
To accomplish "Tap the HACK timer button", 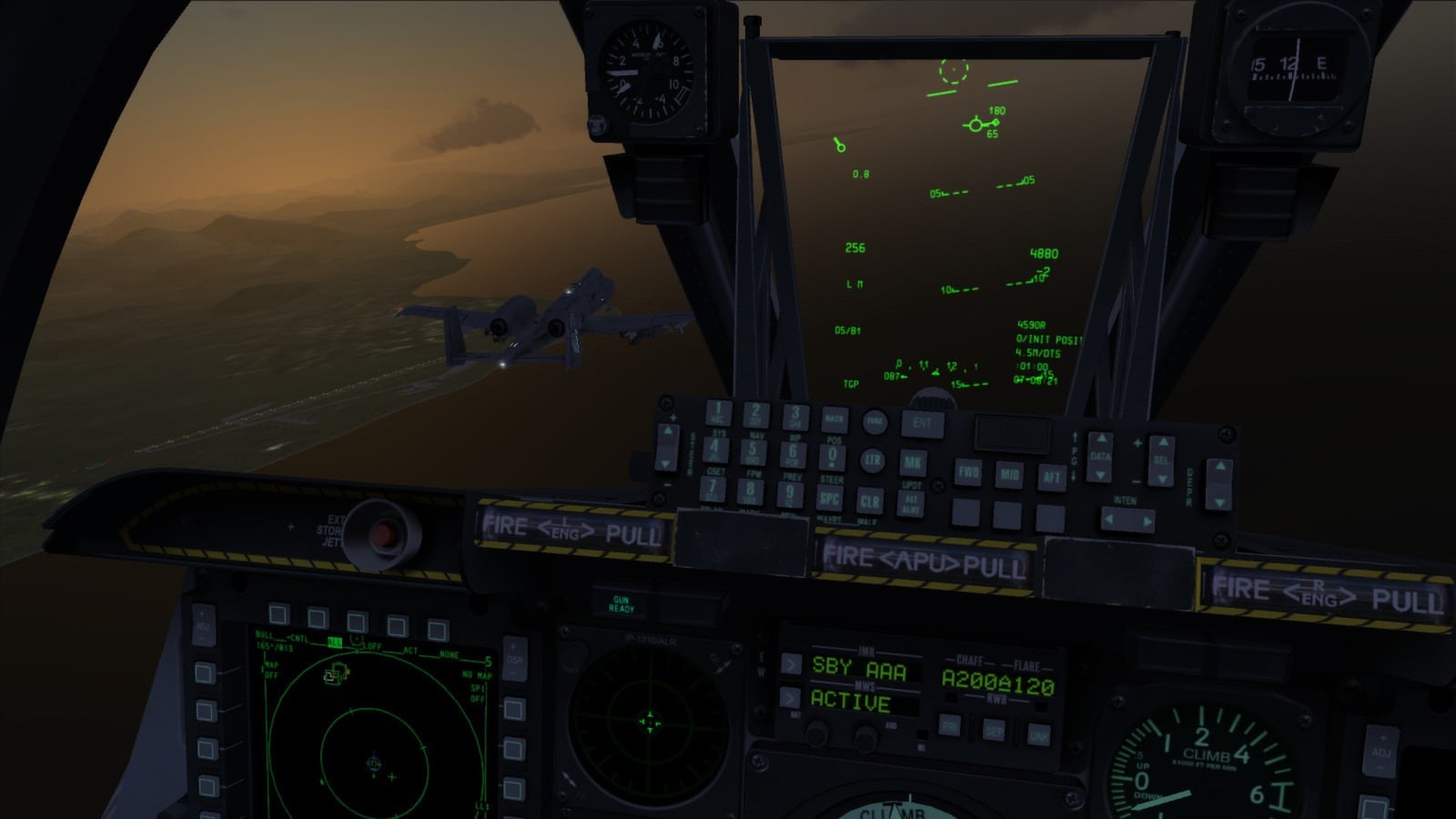I will click(x=834, y=419).
